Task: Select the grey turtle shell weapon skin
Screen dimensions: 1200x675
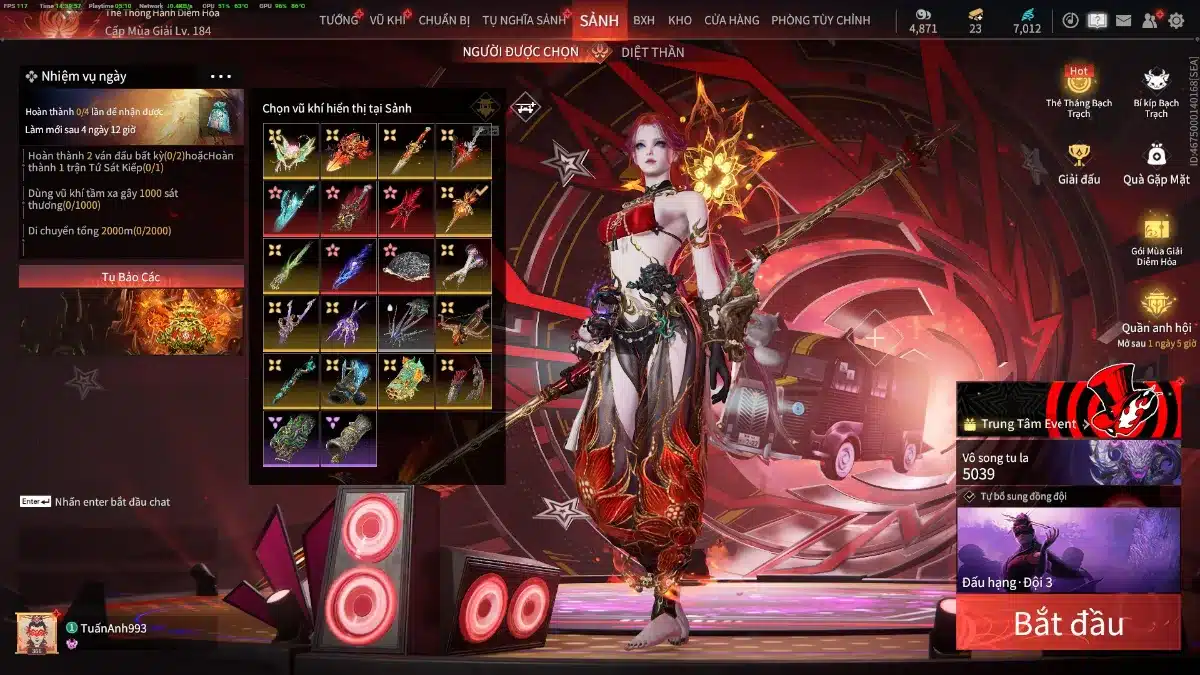Action: click(406, 265)
